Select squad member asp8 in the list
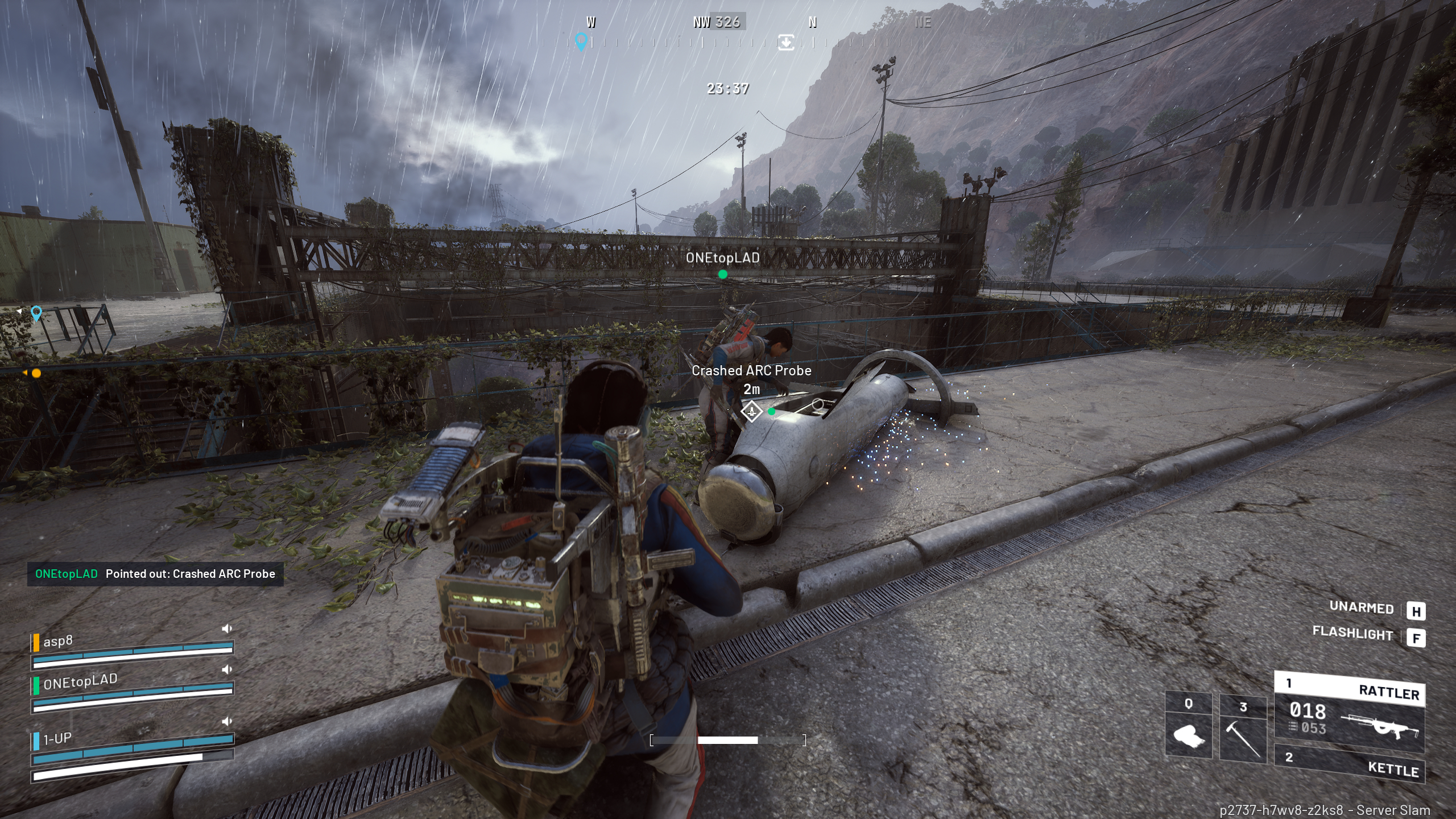 (58, 641)
